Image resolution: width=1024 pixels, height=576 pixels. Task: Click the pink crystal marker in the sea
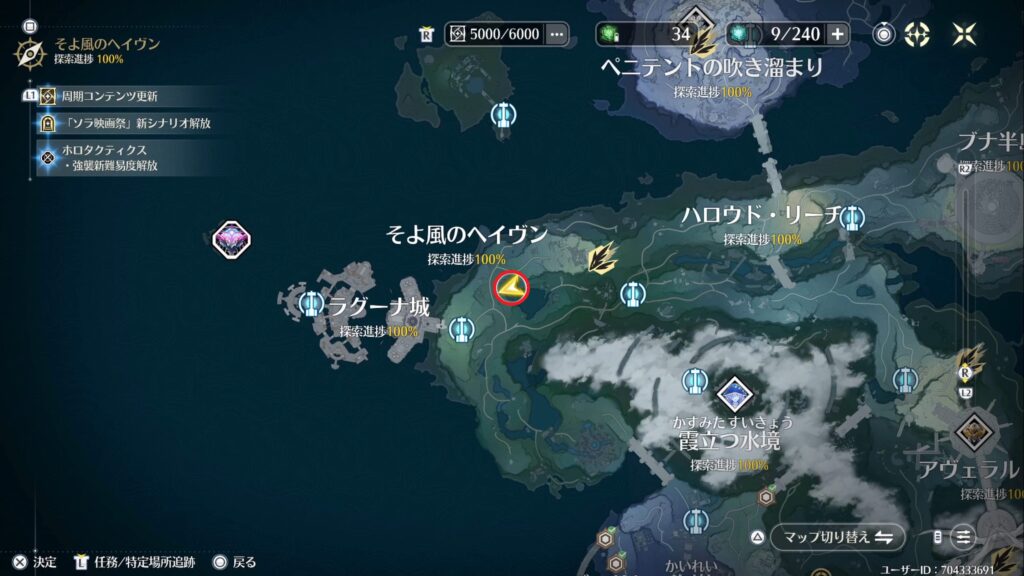click(232, 239)
